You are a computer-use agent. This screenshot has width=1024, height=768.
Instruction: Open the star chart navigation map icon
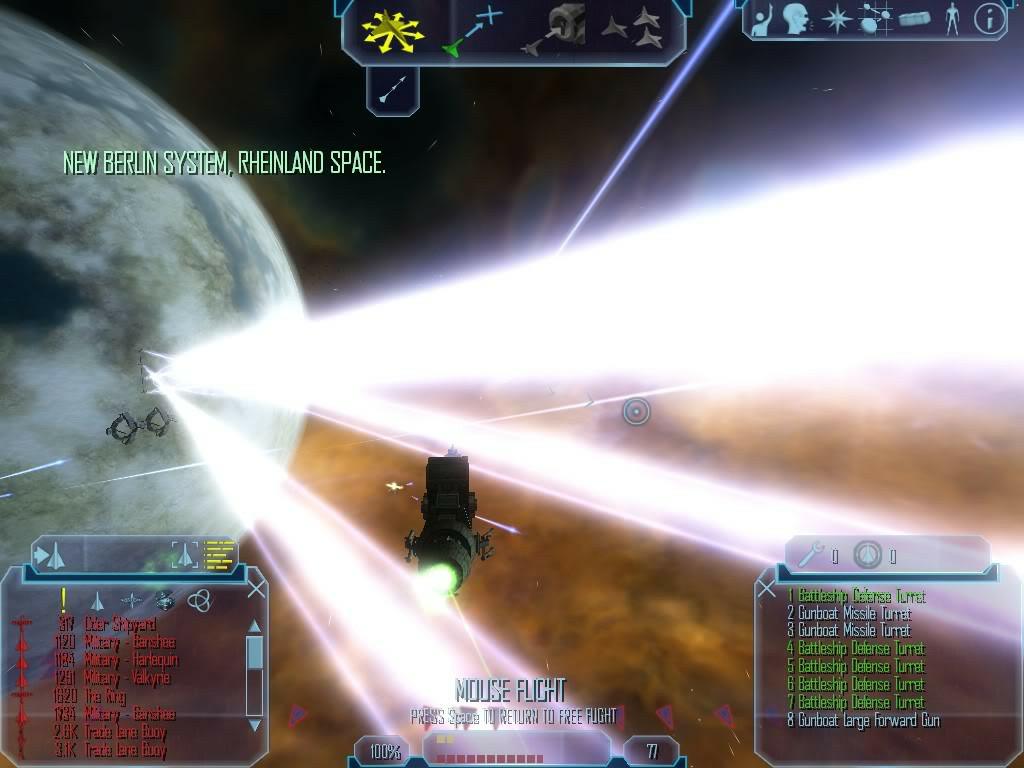pyautogui.click(x=835, y=19)
